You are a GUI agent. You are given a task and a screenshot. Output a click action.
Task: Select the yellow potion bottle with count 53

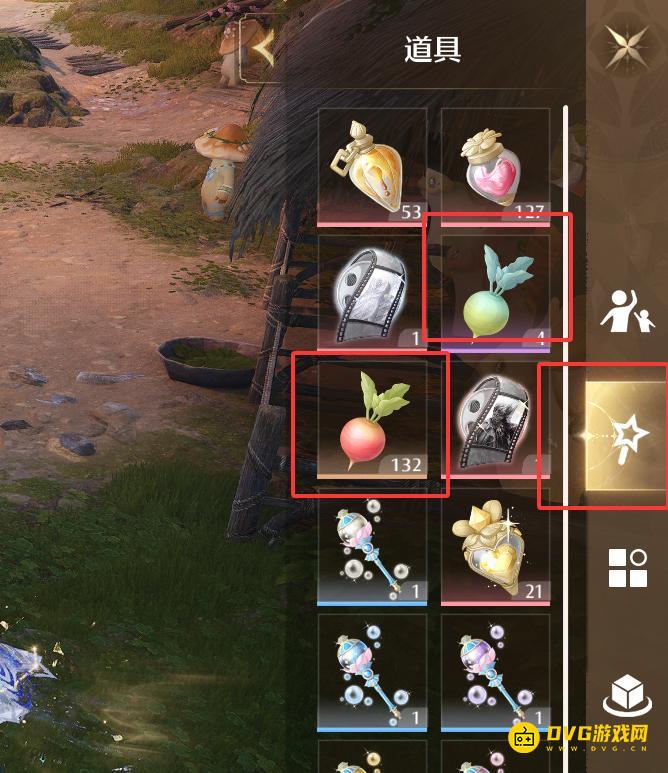point(372,165)
